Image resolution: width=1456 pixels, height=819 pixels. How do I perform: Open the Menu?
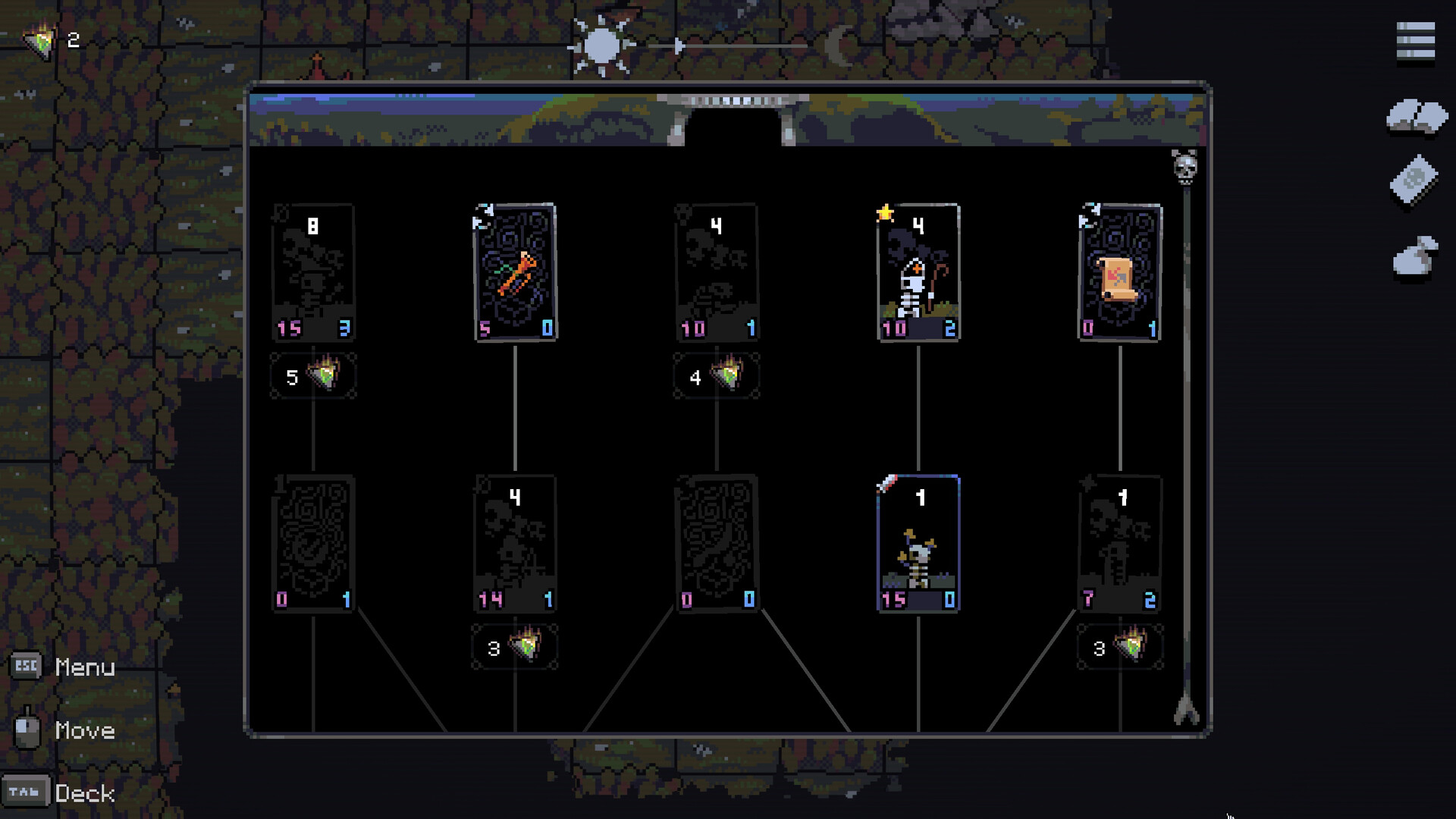click(x=83, y=668)
